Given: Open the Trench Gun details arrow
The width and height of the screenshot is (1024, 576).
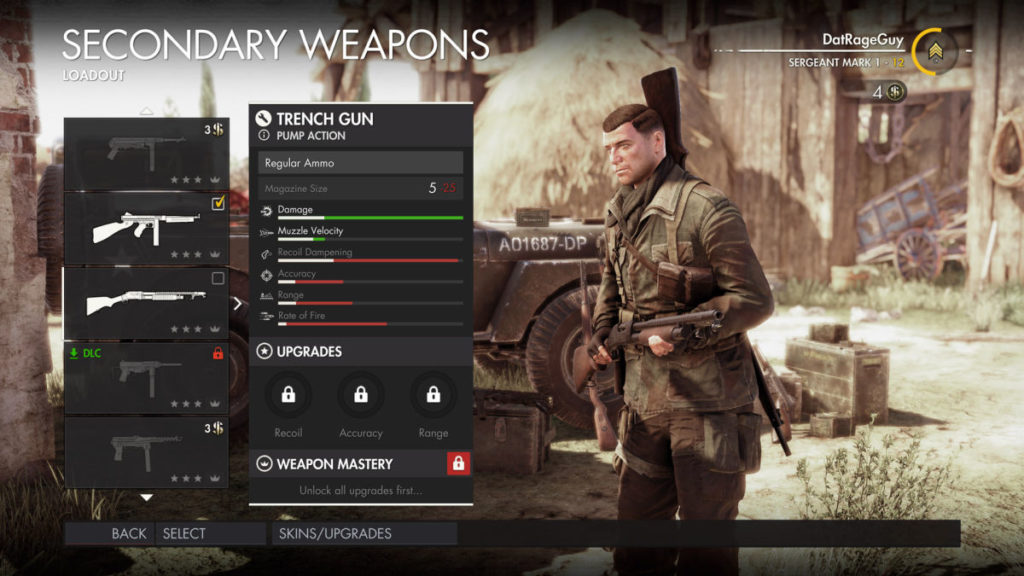Looking at the screenshot, I should tap(238, 303).
